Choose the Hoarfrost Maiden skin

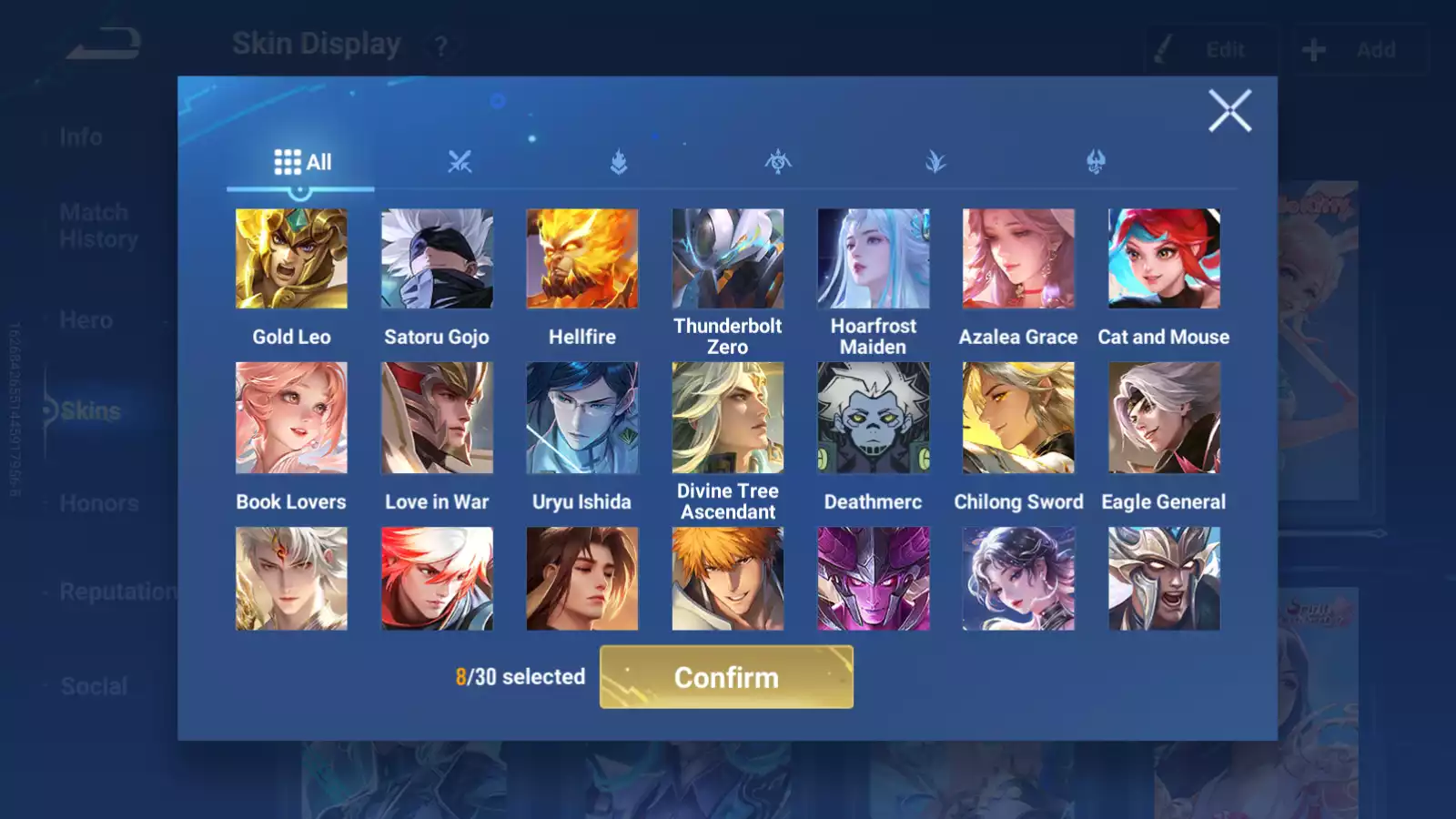point(874,259)
